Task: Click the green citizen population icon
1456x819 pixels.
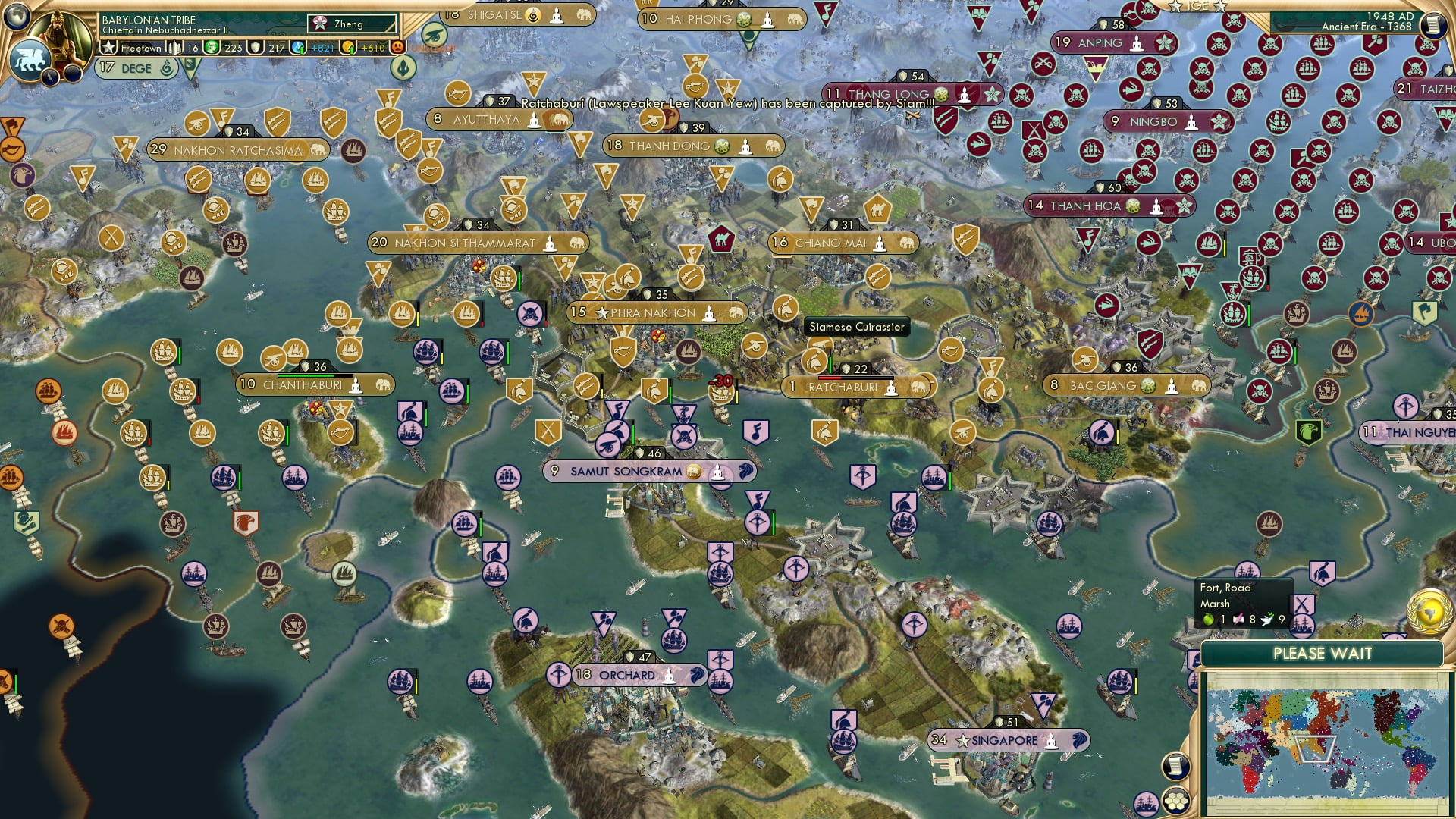Action: tap(212, 48)
